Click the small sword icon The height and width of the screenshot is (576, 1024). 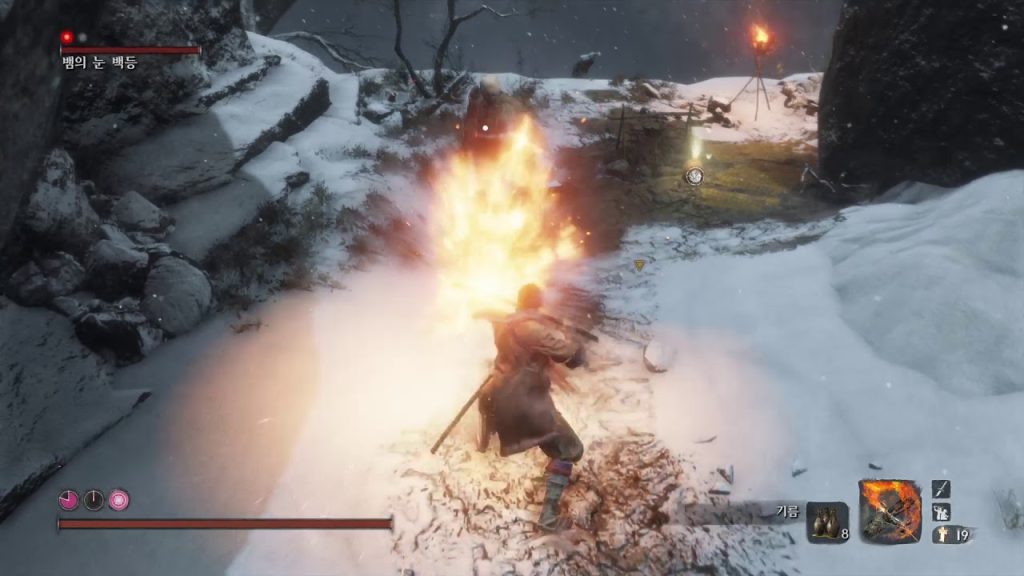tap(941, 488)
